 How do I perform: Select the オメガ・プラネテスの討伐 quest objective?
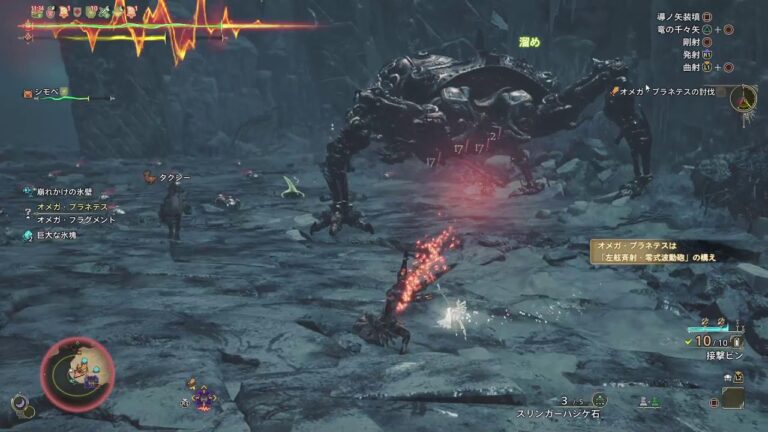672,91
